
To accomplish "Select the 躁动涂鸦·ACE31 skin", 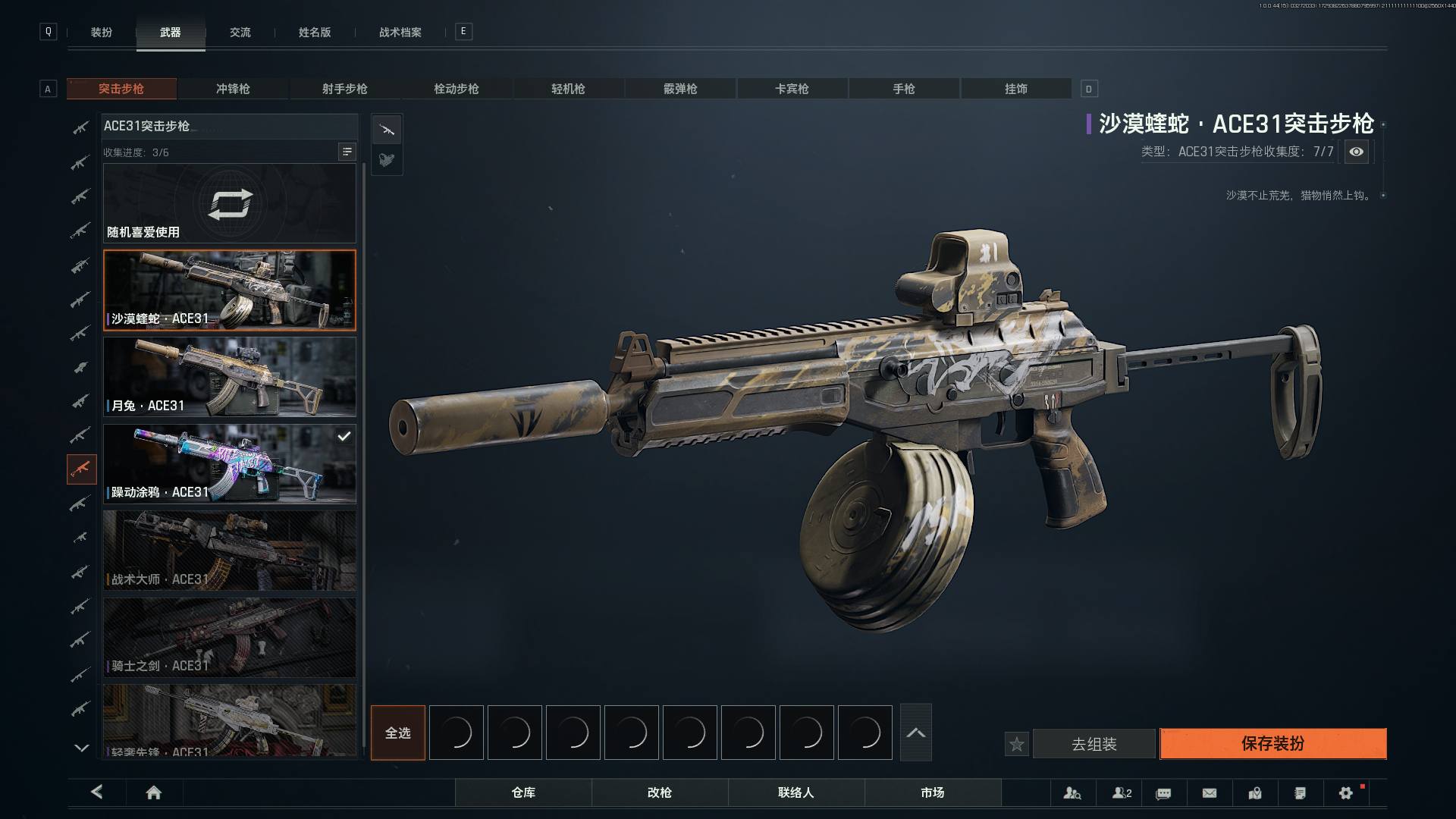I will [230, 463].
